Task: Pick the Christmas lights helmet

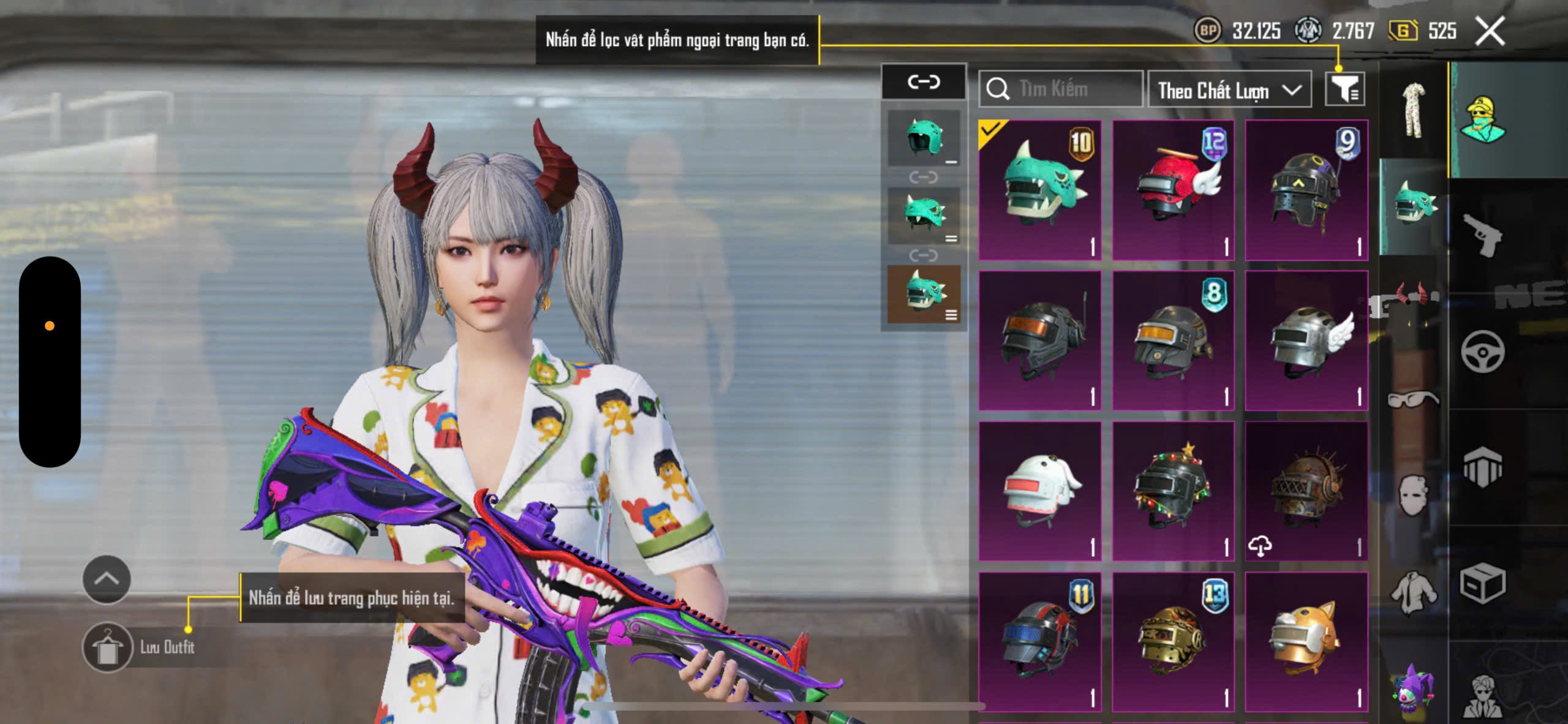Action: pos(1173,491)
